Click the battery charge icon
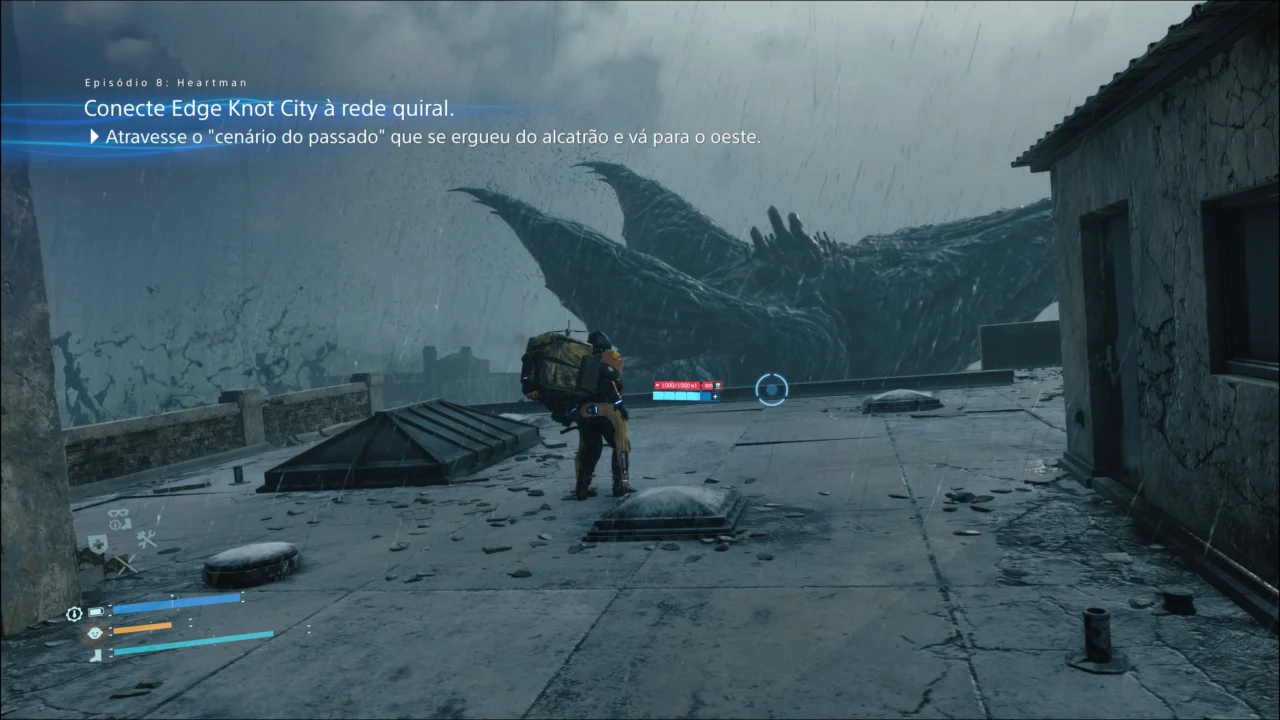Image resolution: width=1280 pixels, height=720 pixels. coord(95,610)
